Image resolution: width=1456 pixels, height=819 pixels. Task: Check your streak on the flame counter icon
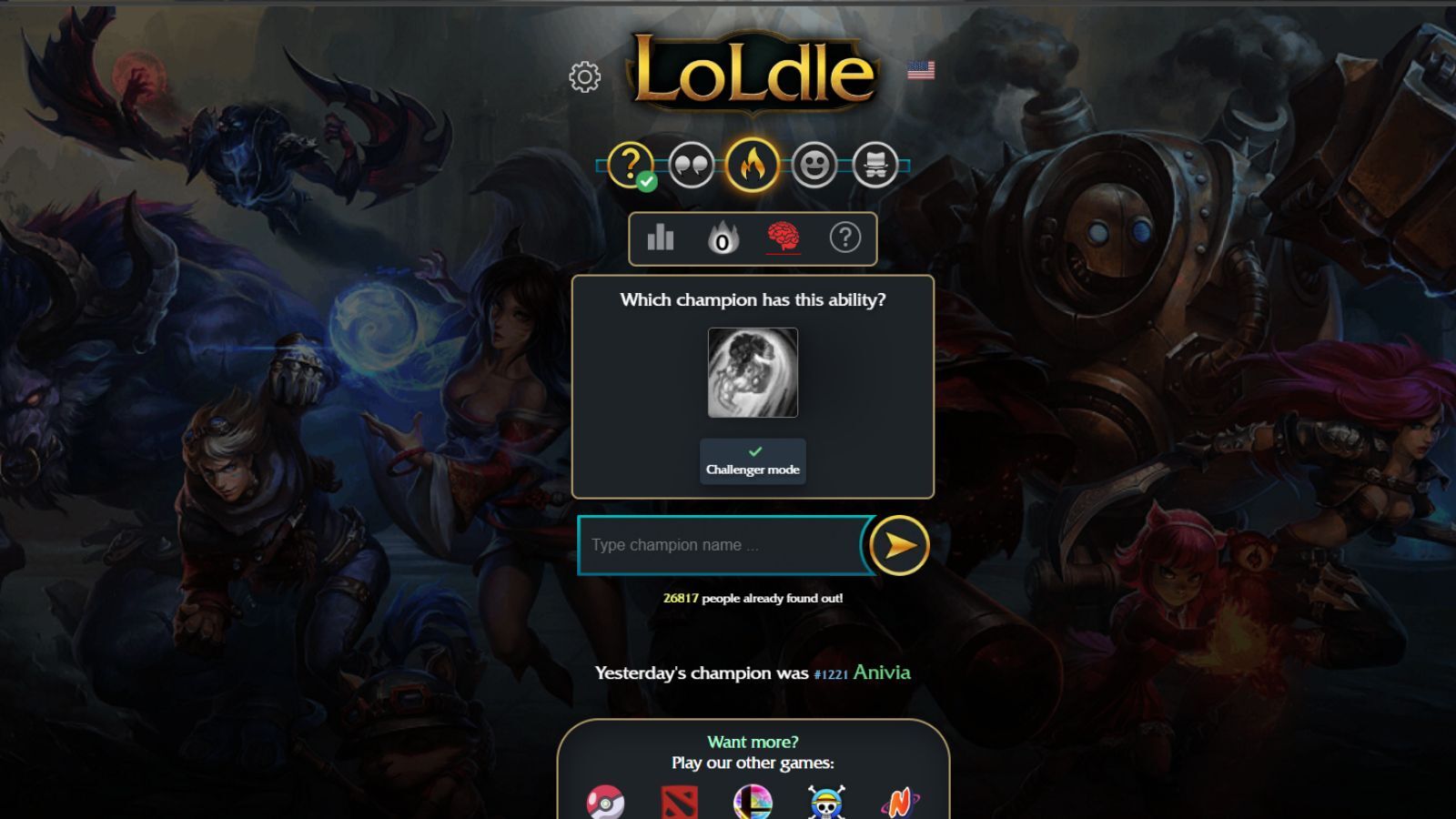click(x=722, y=238)
